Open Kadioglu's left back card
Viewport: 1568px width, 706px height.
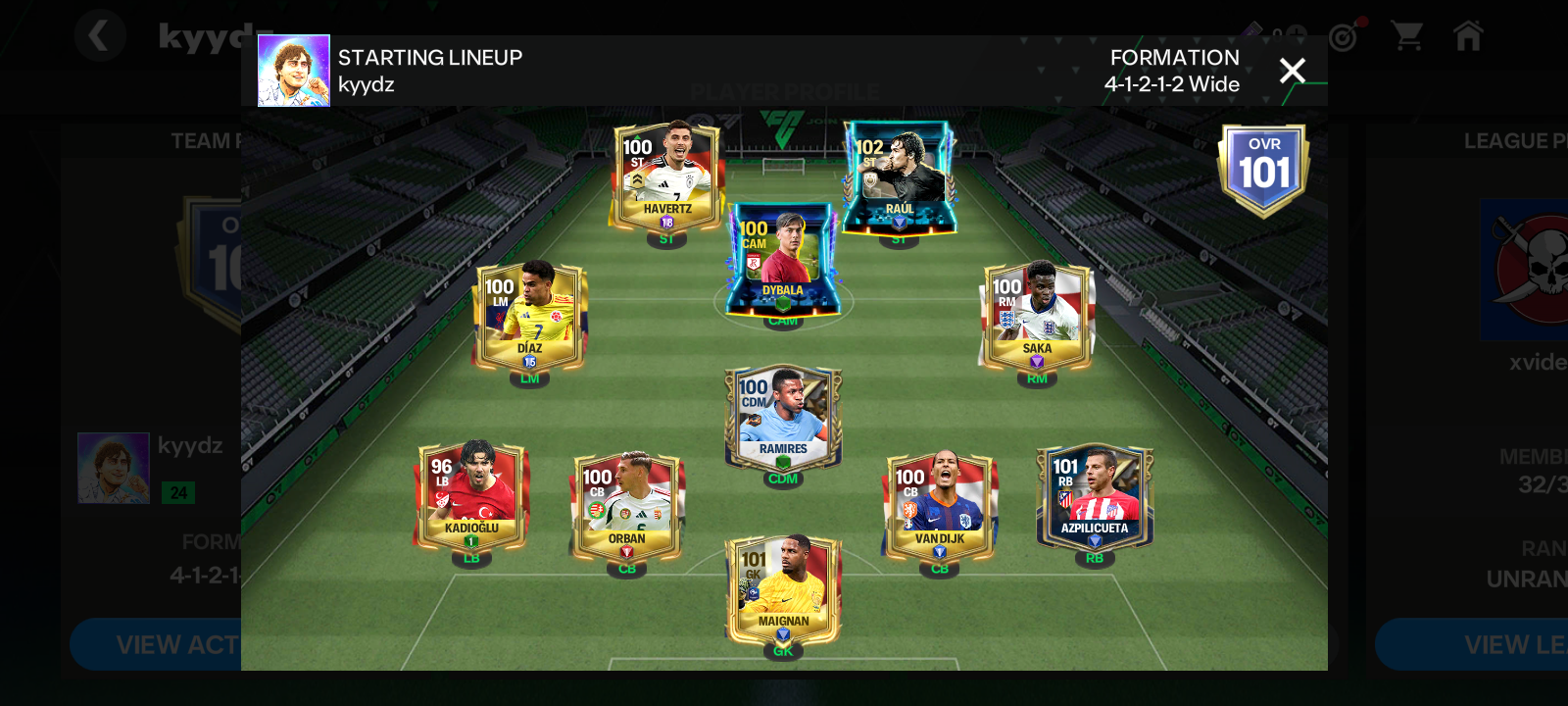(x=471, y=495)
